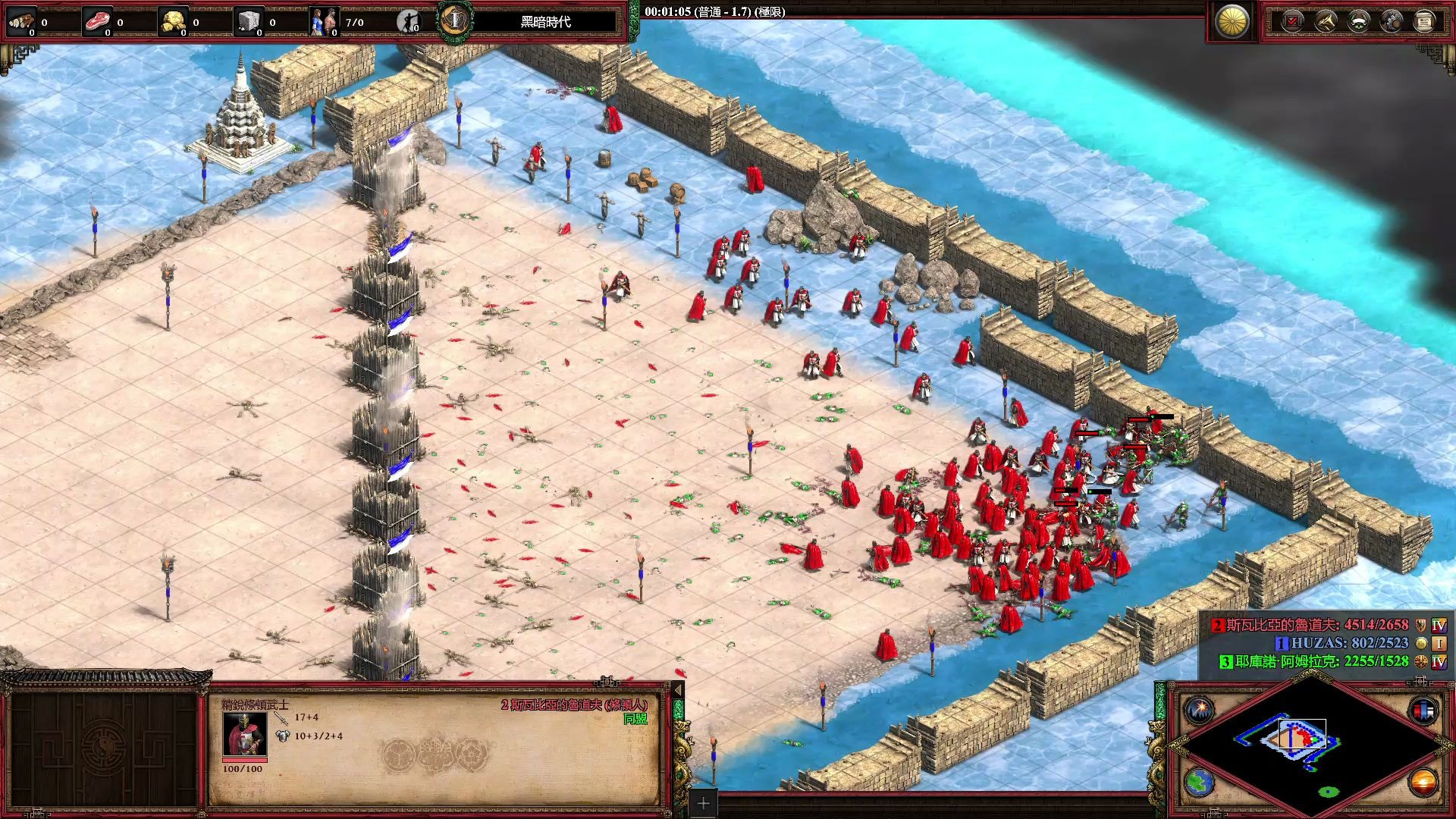
Task: Open the diplomacy laurel button
Action: click(x=1359, y=21)
